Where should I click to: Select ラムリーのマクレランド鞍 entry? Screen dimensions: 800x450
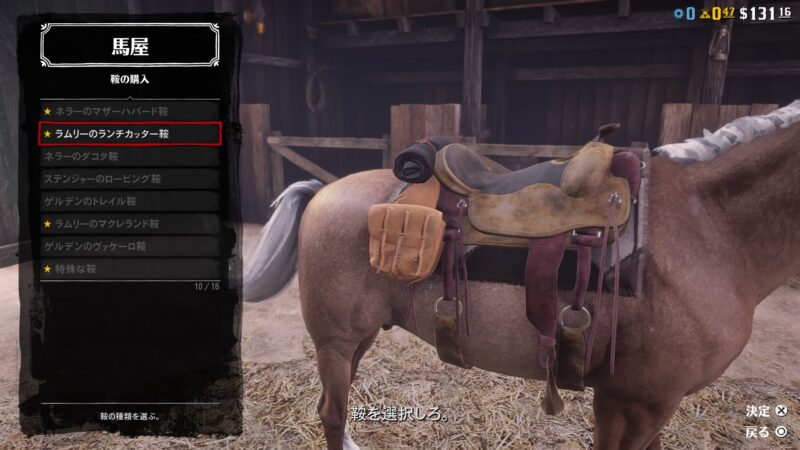point(129,224)
